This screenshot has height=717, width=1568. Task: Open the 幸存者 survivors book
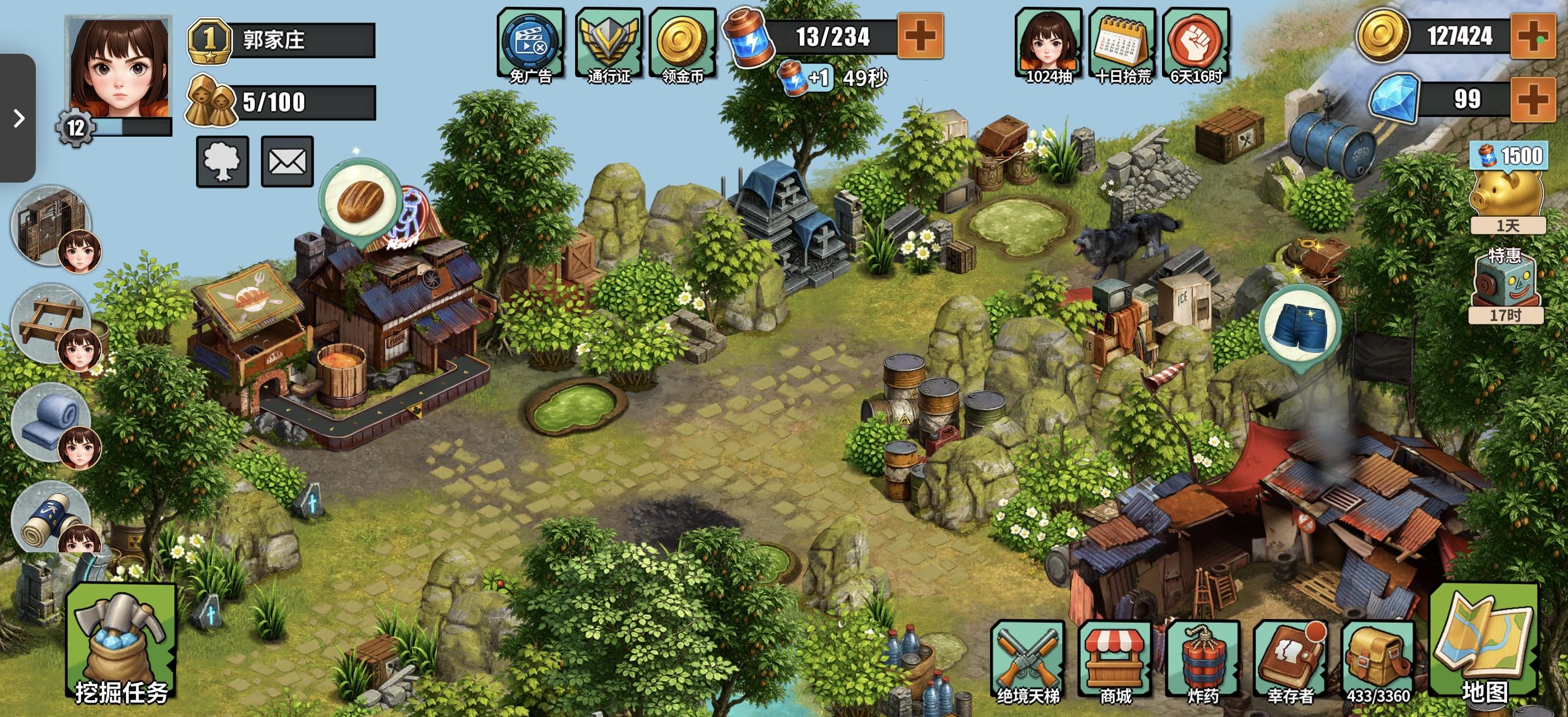[x=1289, y=661]
